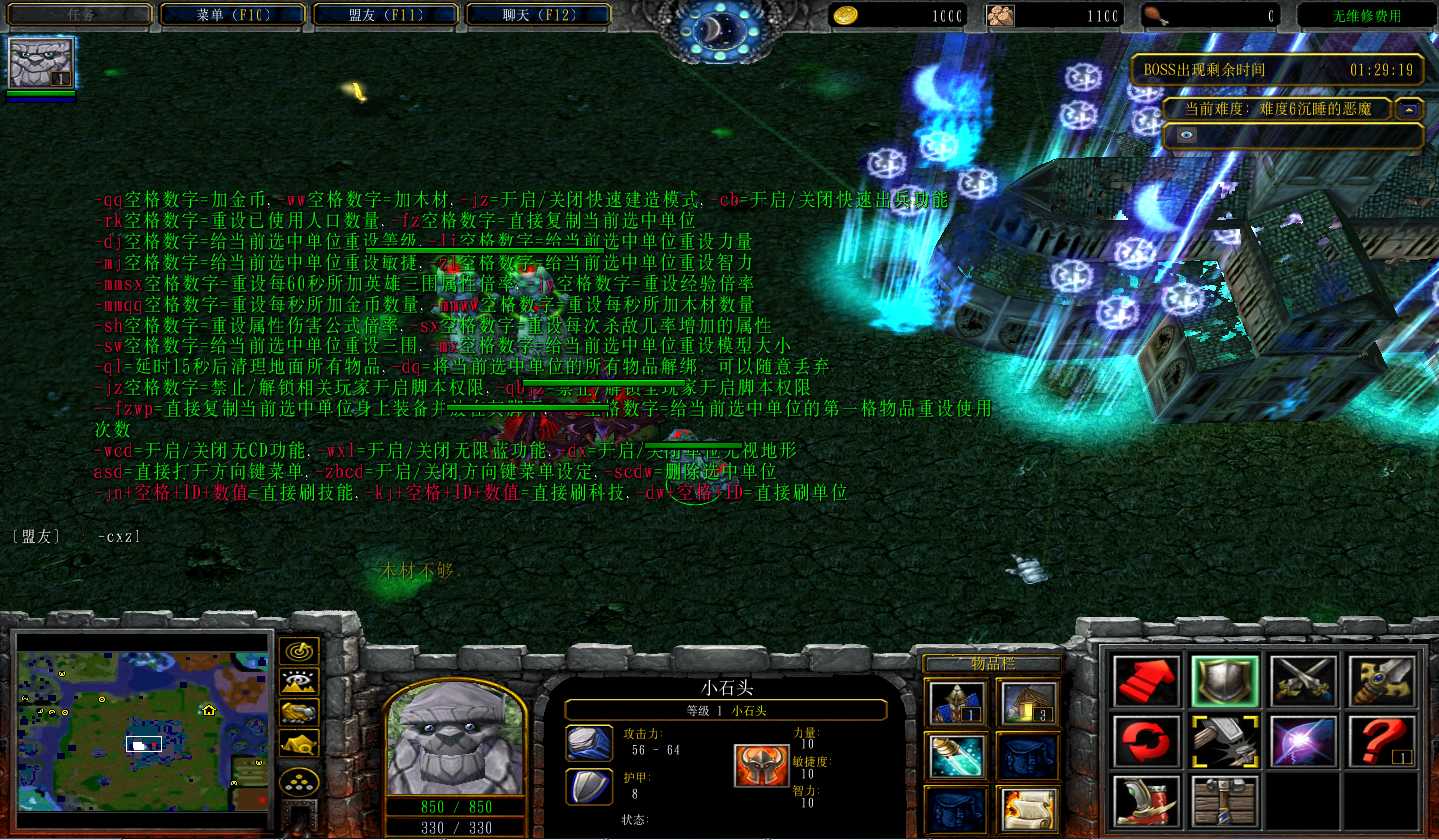Use the teal potion vial item

pos(956,755)
